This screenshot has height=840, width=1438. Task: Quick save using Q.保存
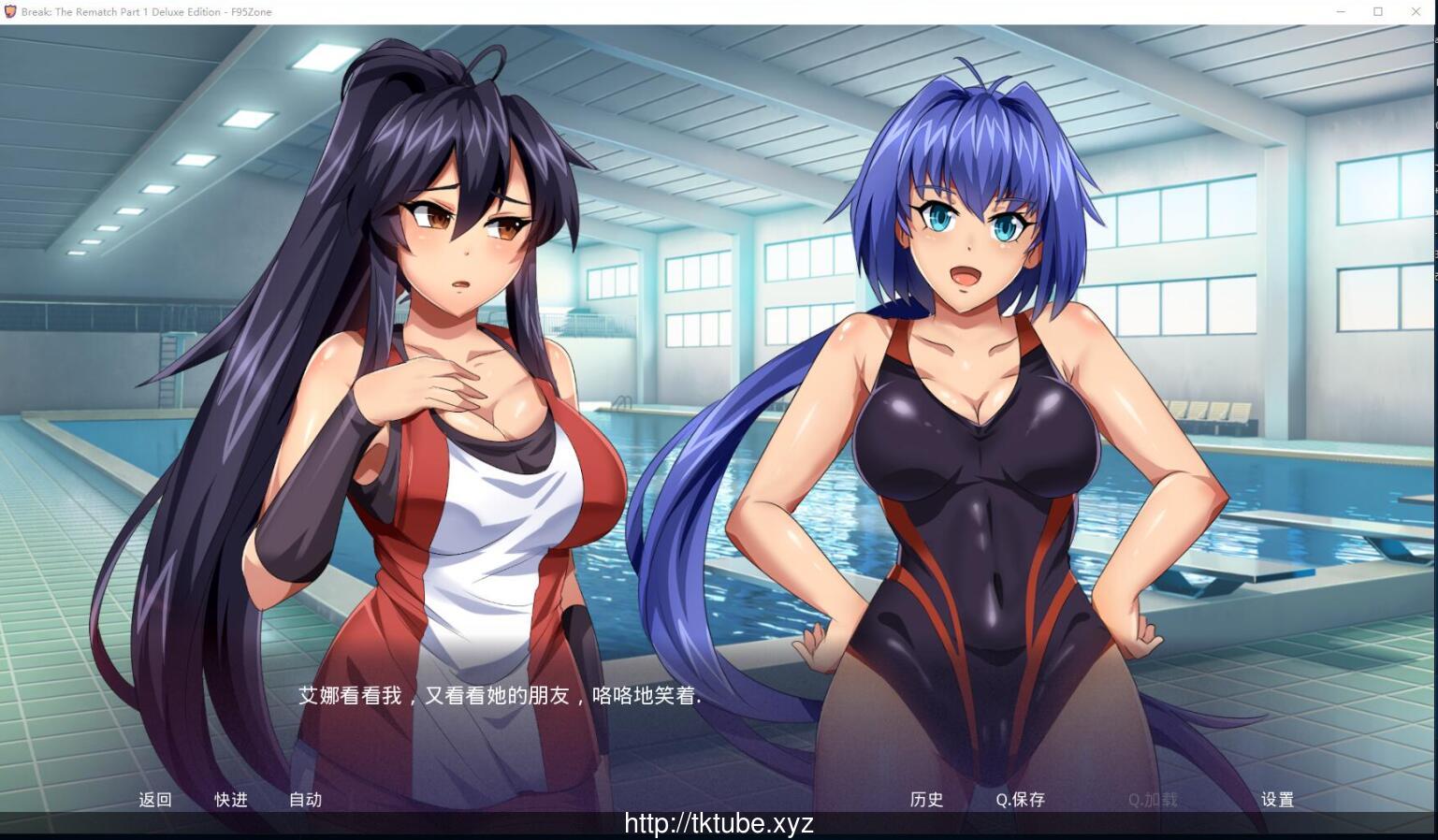click(x=1020, y=800)
